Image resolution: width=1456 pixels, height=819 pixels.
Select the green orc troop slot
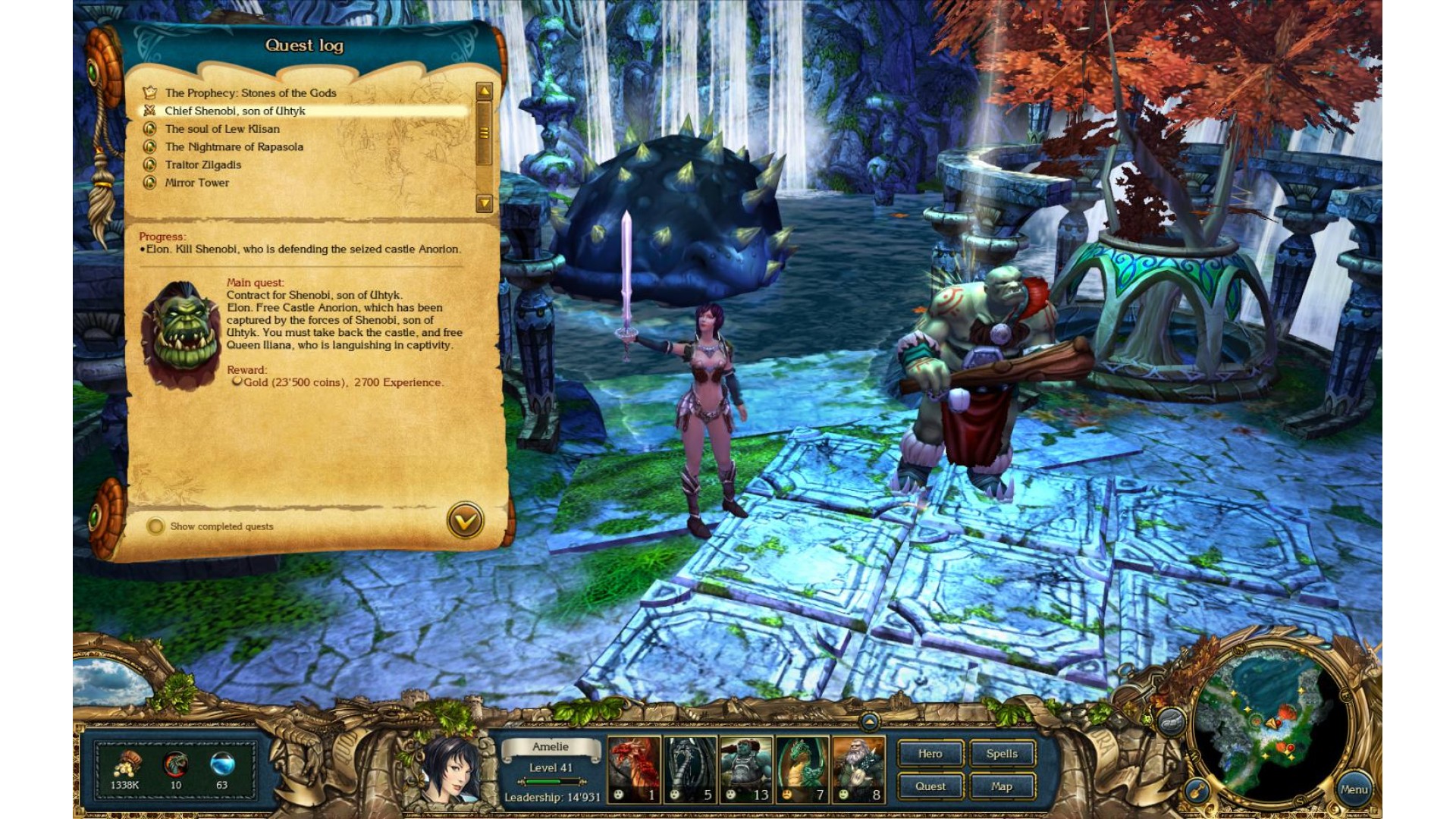tap(745, 769)
